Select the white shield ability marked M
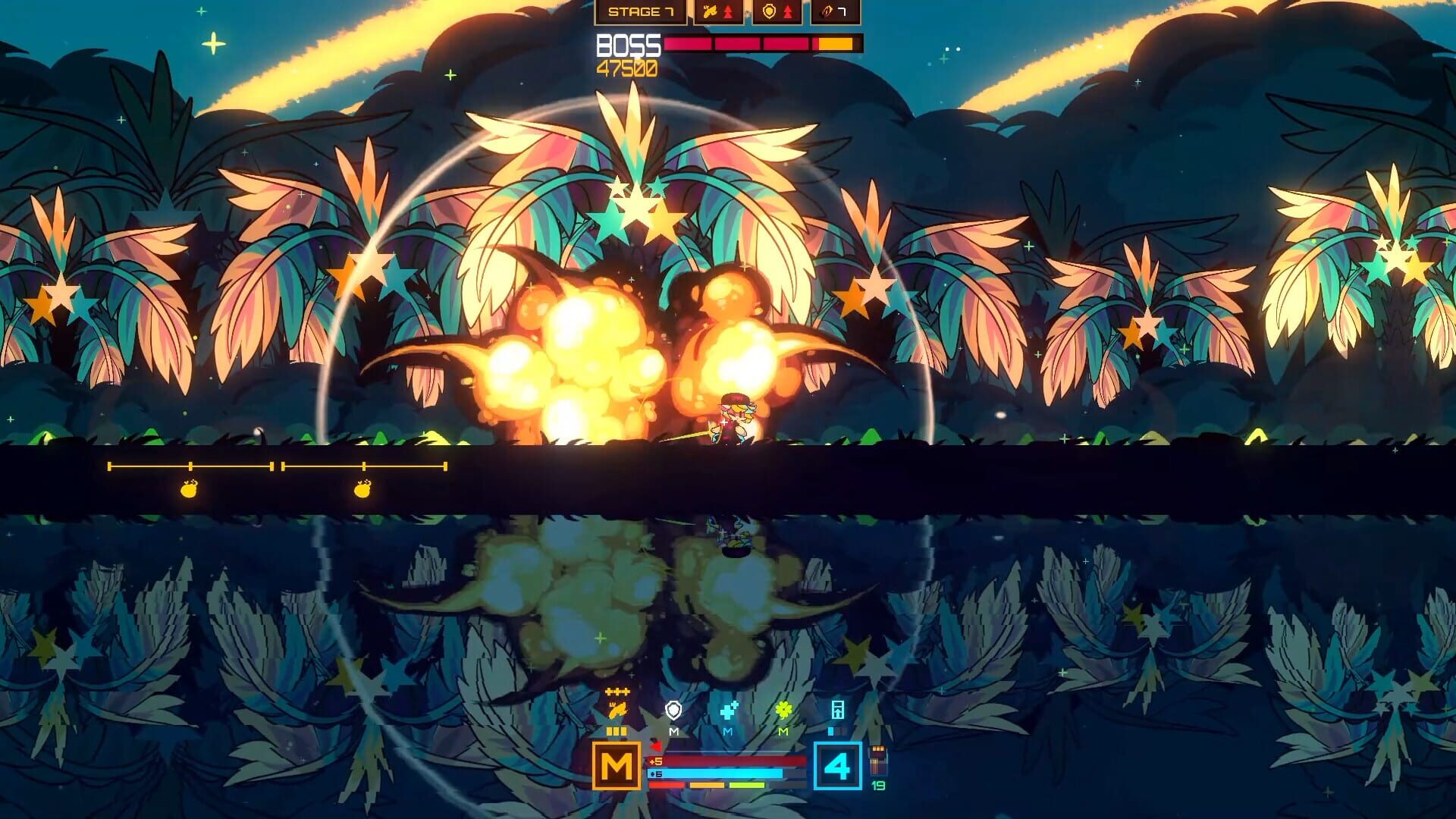1456x819 pixels. [673, 709]
